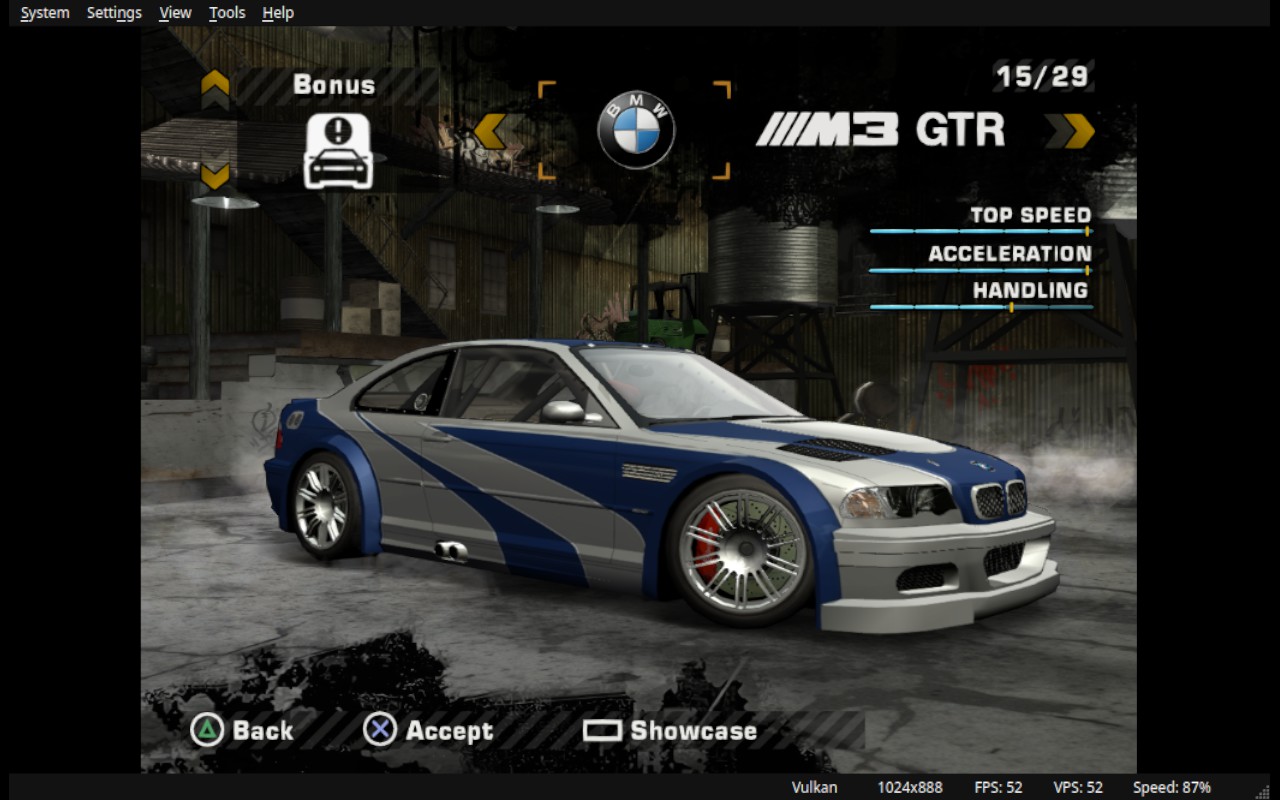
Task: Go to the previous car with left arrow
Action: click(490, 131)
